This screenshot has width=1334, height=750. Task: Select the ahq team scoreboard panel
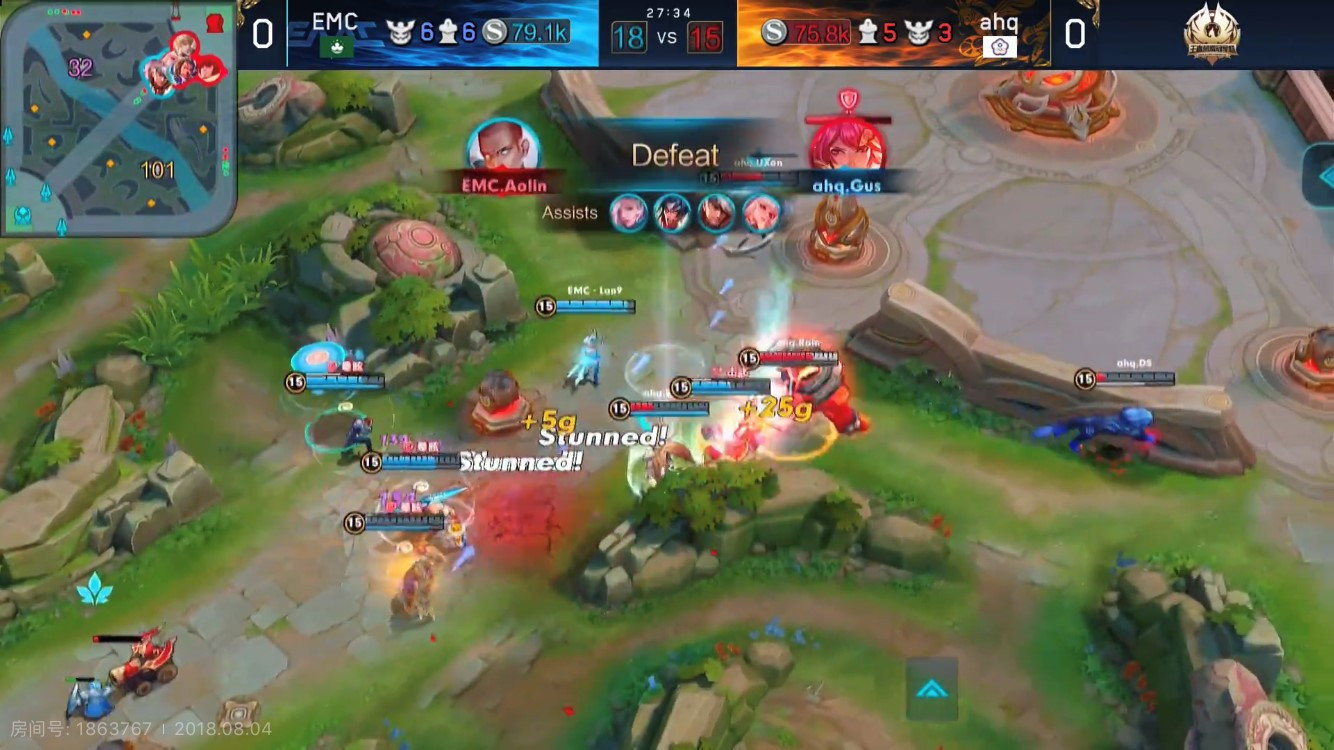pyautogui.click(x=893, y=33)
